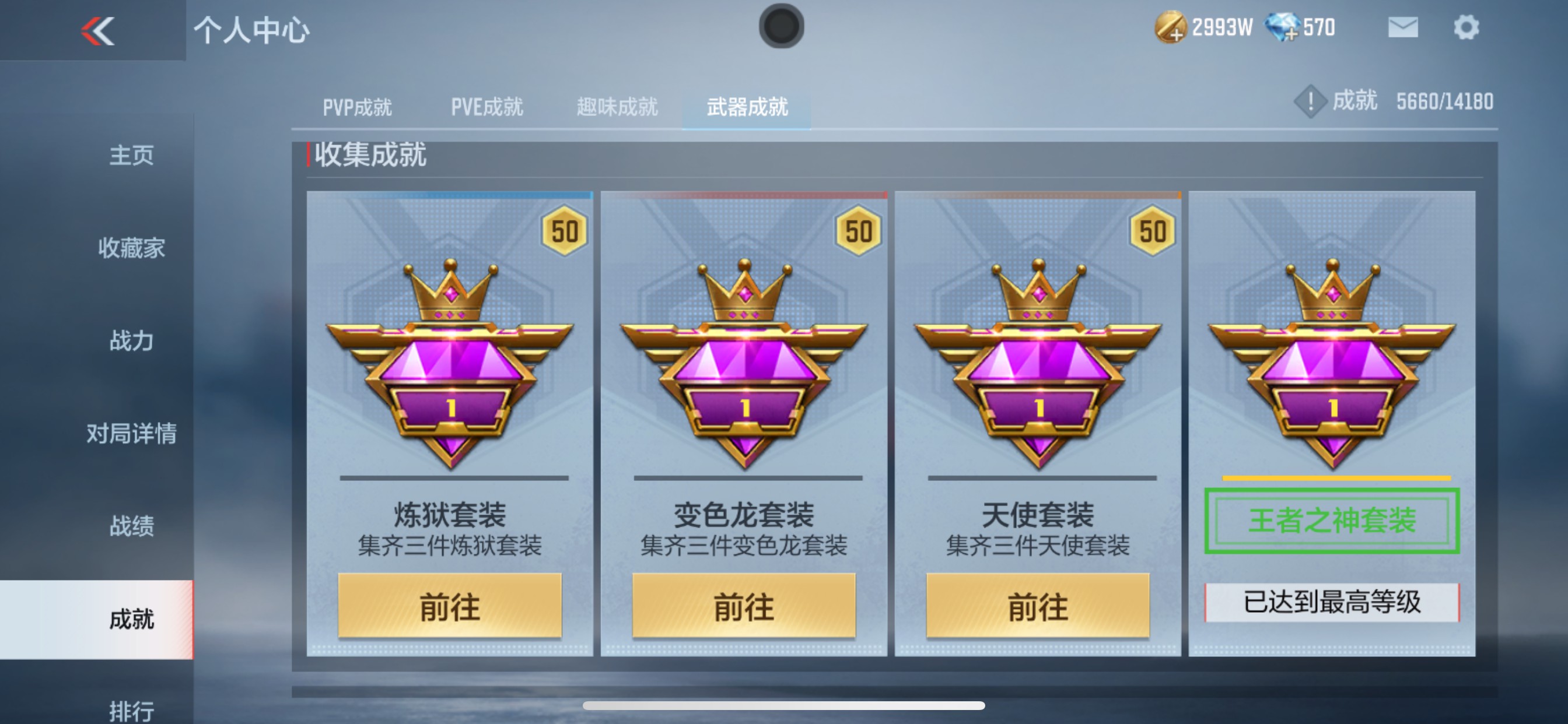Viewport: 1568px width, 724px height.
Task: Open the mail inbox icon
Action: click(1402, 26)
